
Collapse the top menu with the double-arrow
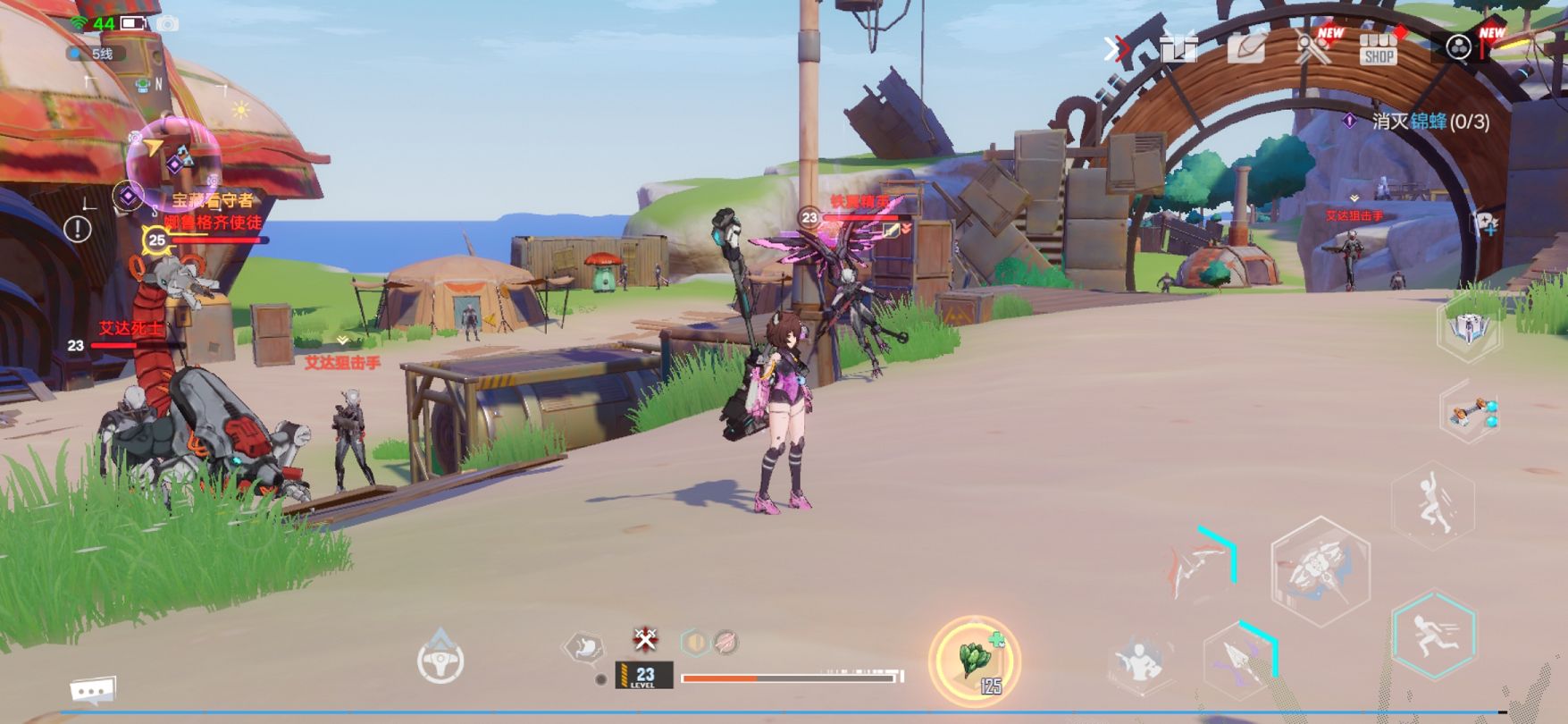point(1115,48)
